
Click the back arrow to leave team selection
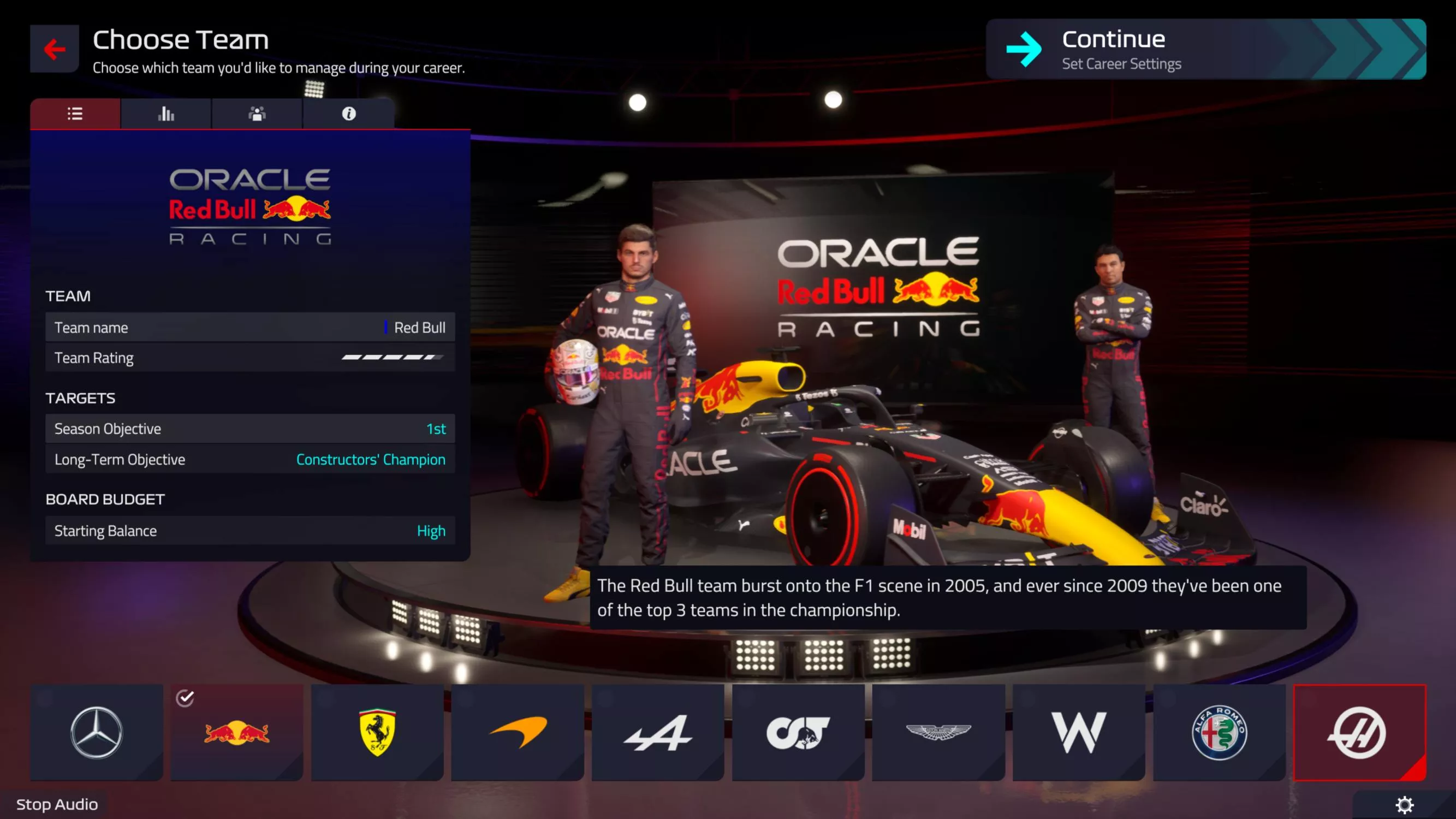pyautogui.click(x=54, y=49)
